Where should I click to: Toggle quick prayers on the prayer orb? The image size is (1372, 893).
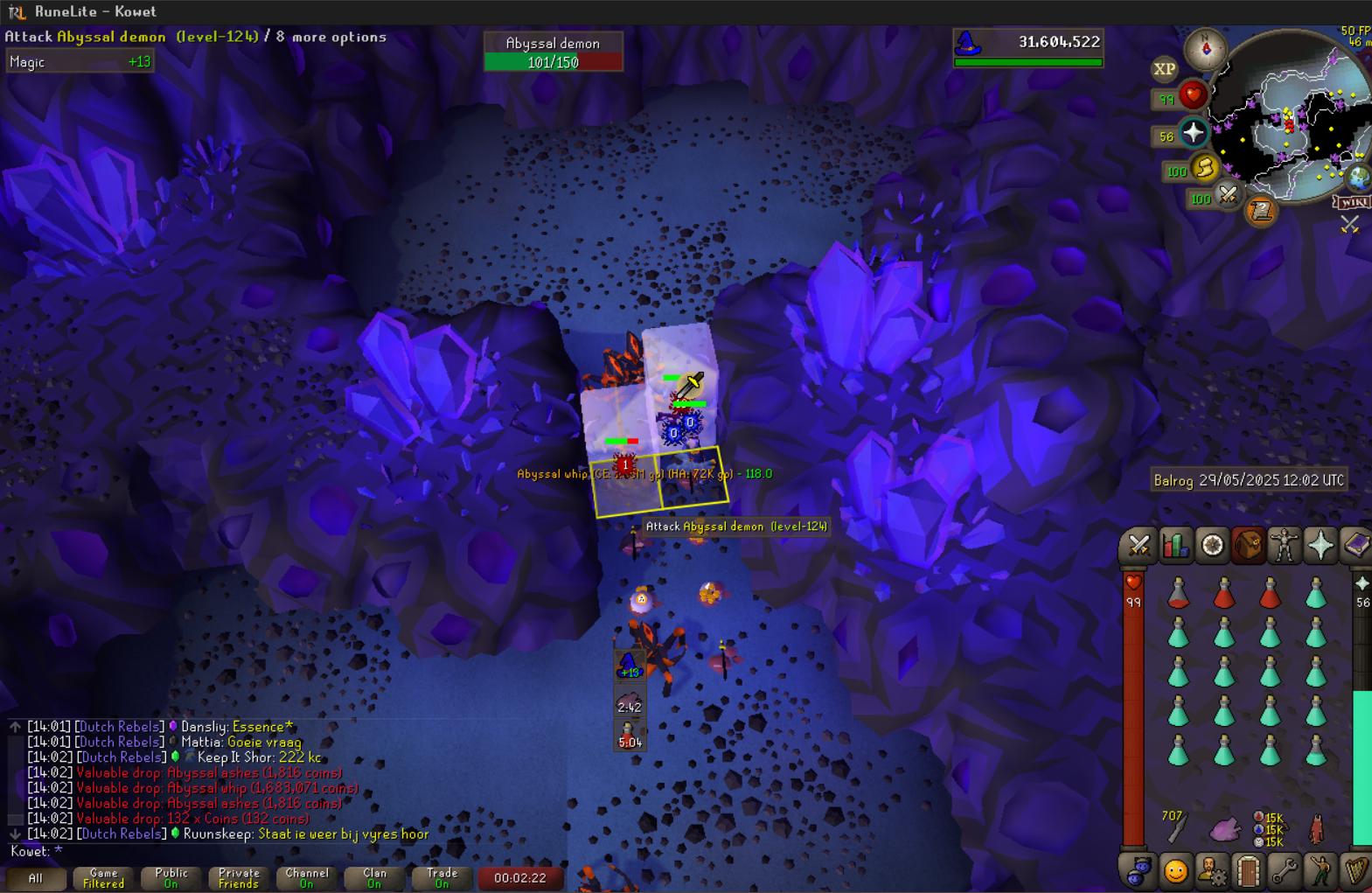pos(1193,134)
